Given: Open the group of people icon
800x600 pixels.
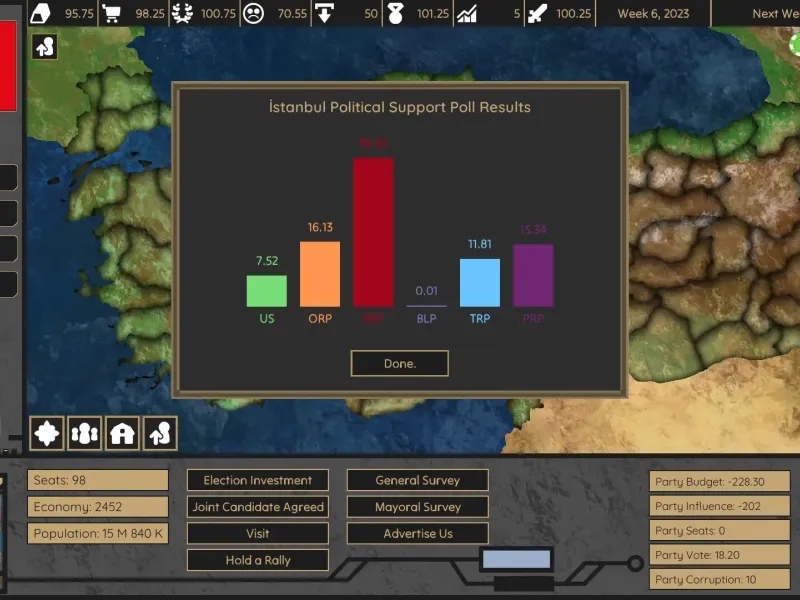Looking at the screenshot, I should click(85, 433).
